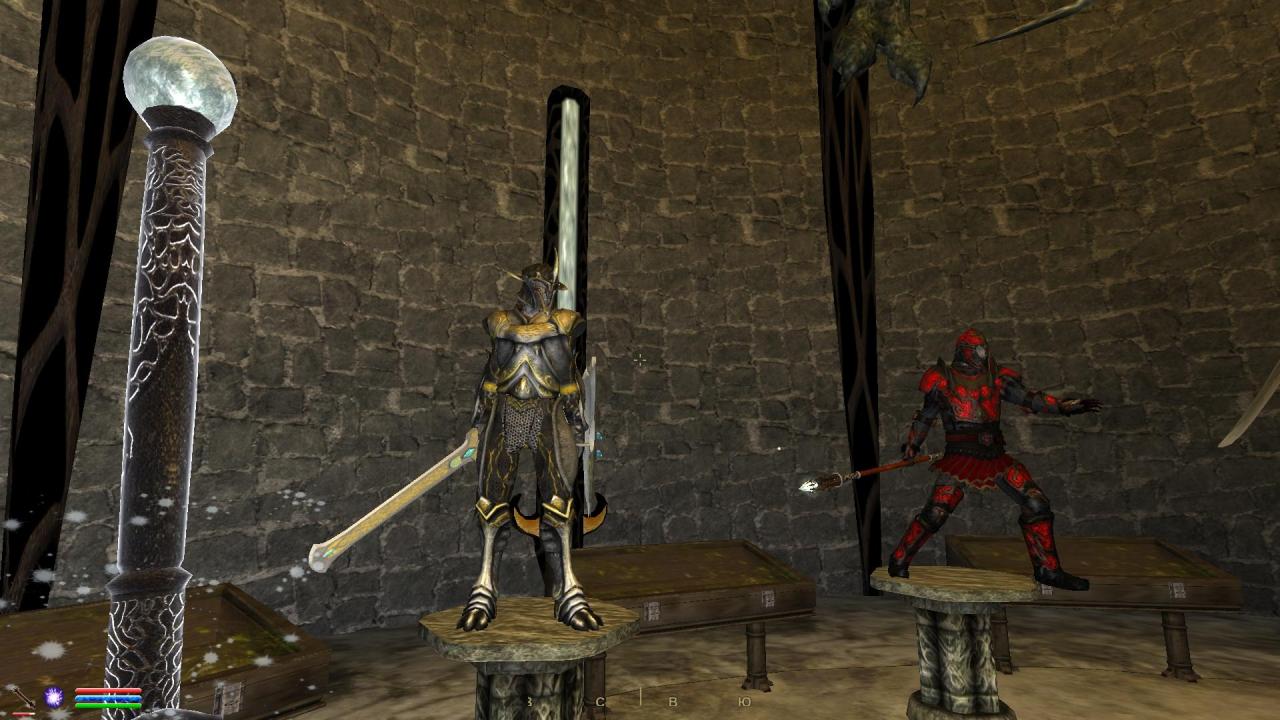Click the purple active spell effect icon

(52, 697)
